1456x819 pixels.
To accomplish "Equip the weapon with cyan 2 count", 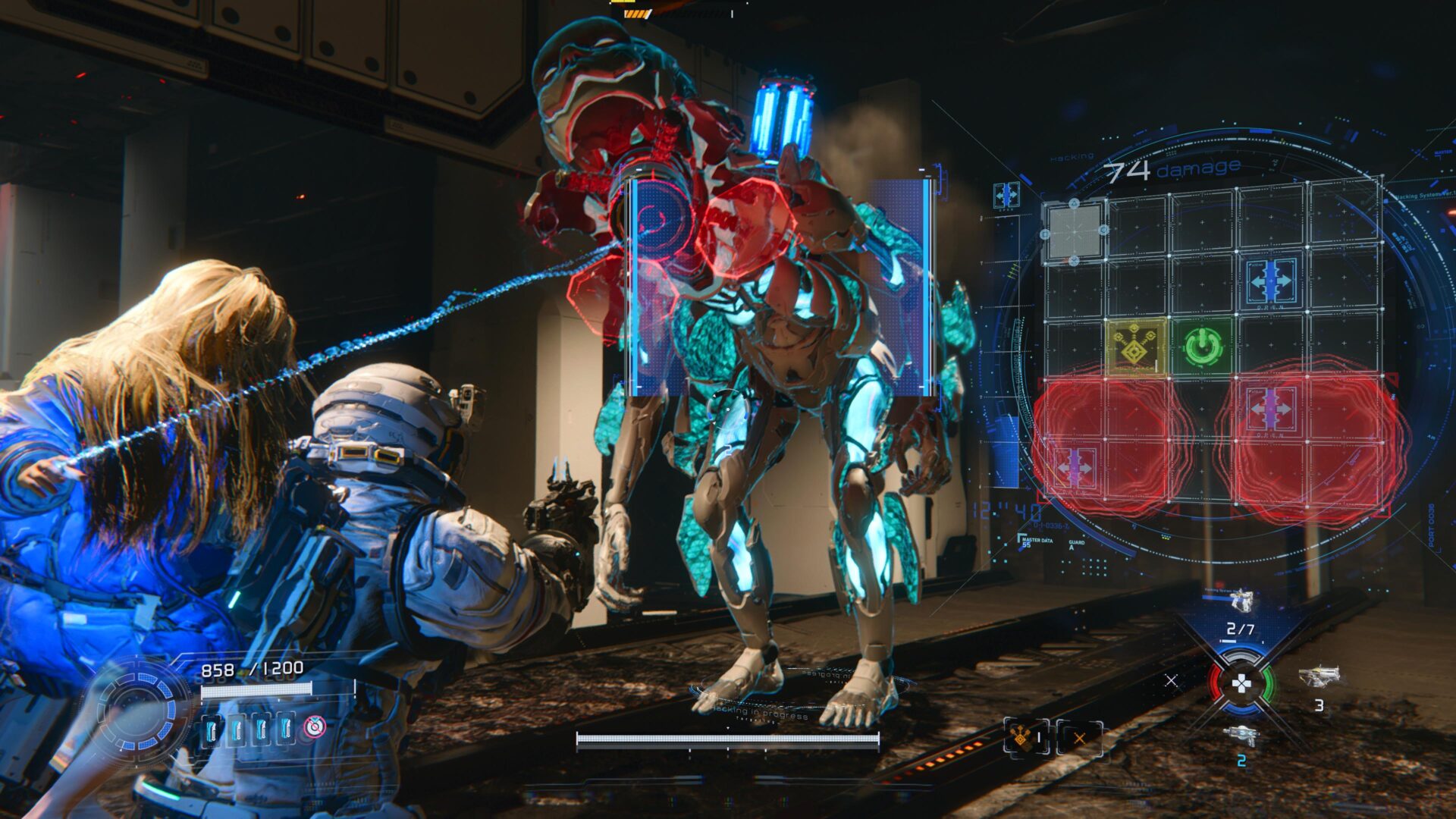I will tap(1241, 736).
